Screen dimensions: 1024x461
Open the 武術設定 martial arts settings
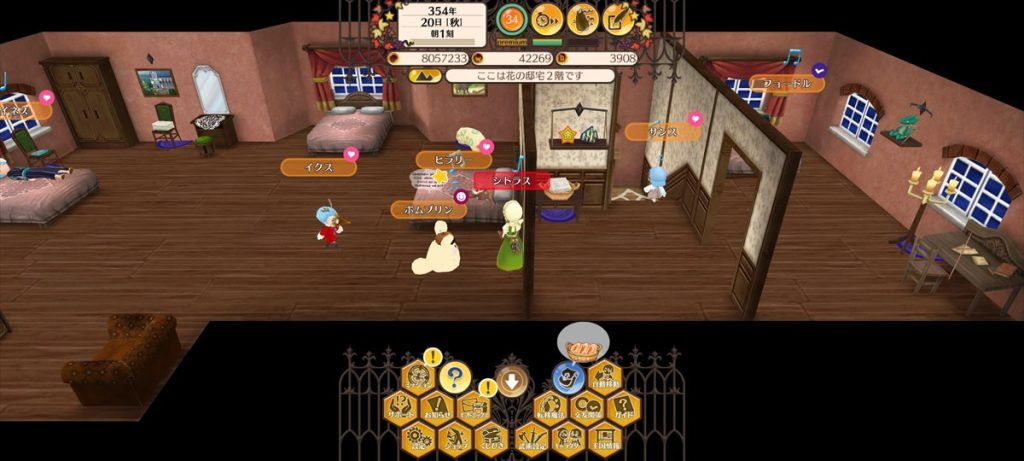tap(531, 438)
